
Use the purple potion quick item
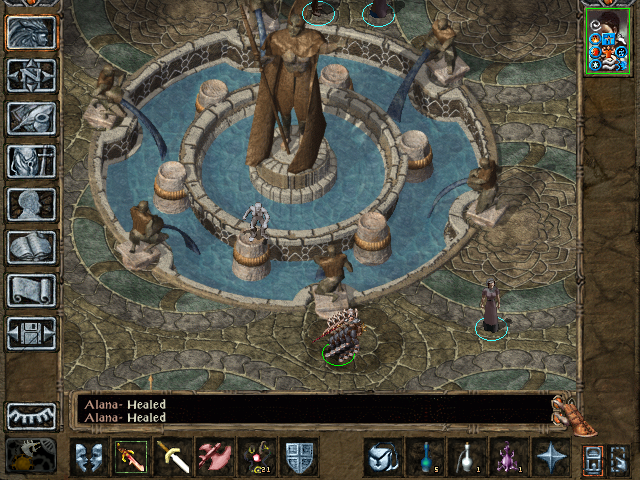(x=508, y=457)
